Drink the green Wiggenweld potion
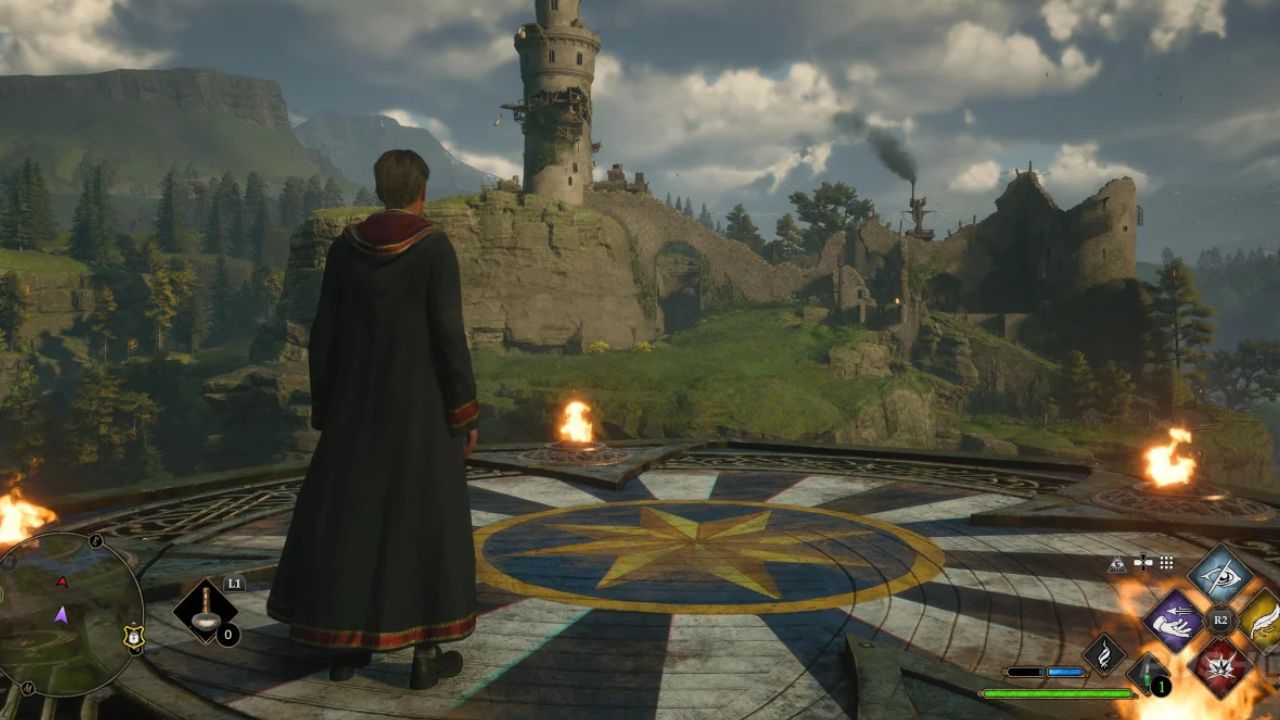 [x=1148, y=672]
